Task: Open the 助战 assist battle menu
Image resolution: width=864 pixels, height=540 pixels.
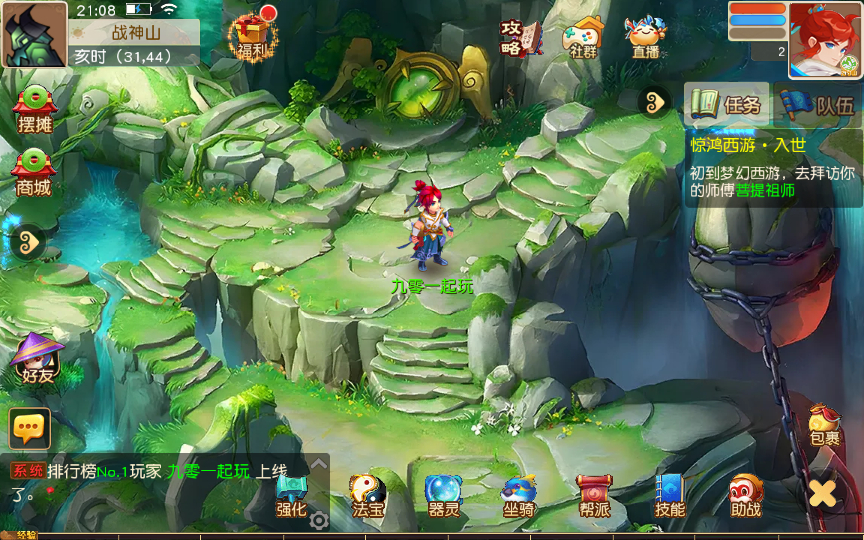Action: click(745, 495)
